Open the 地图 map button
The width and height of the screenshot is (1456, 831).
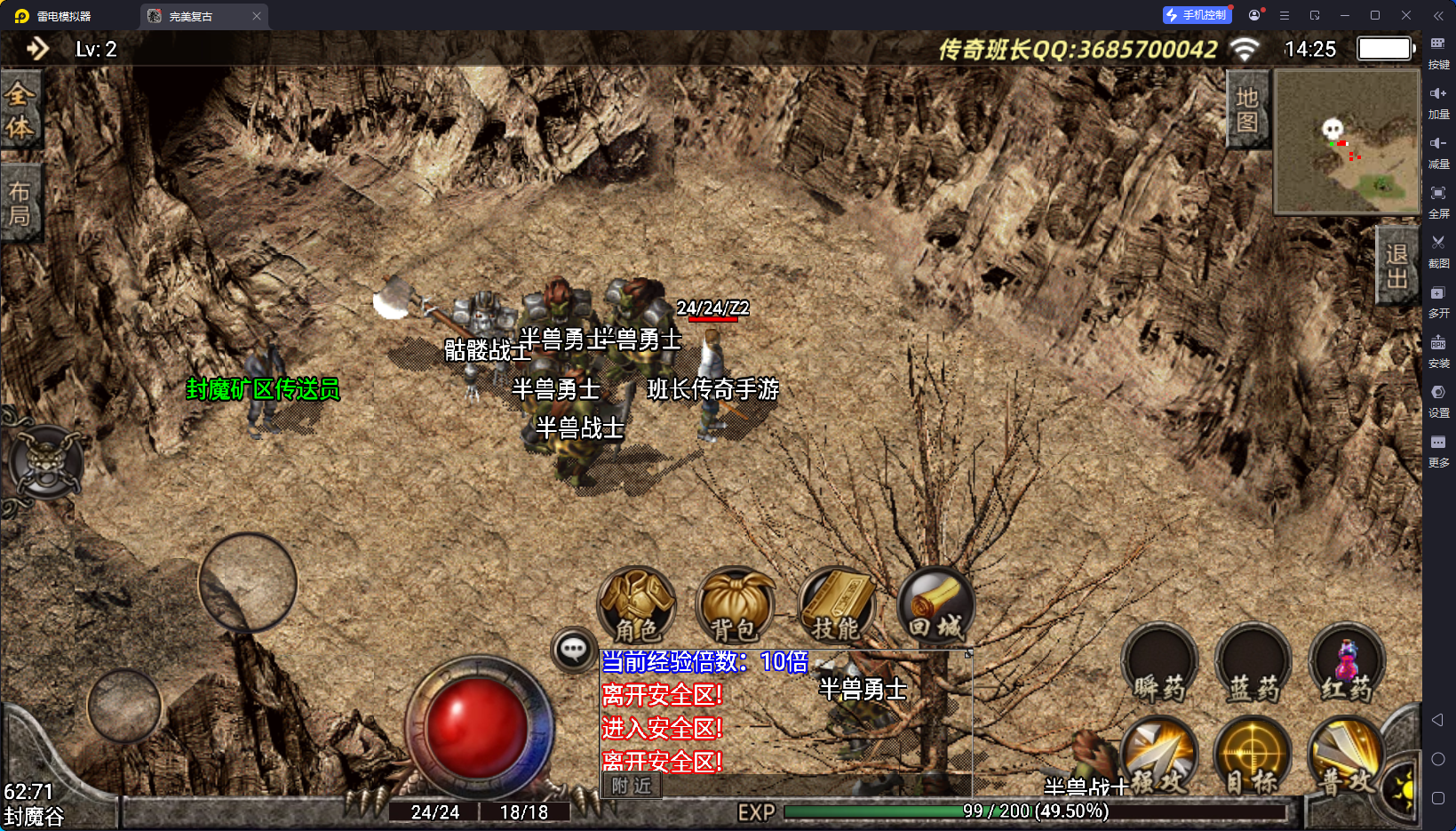pyautogui.click(x=1247, y=109)
